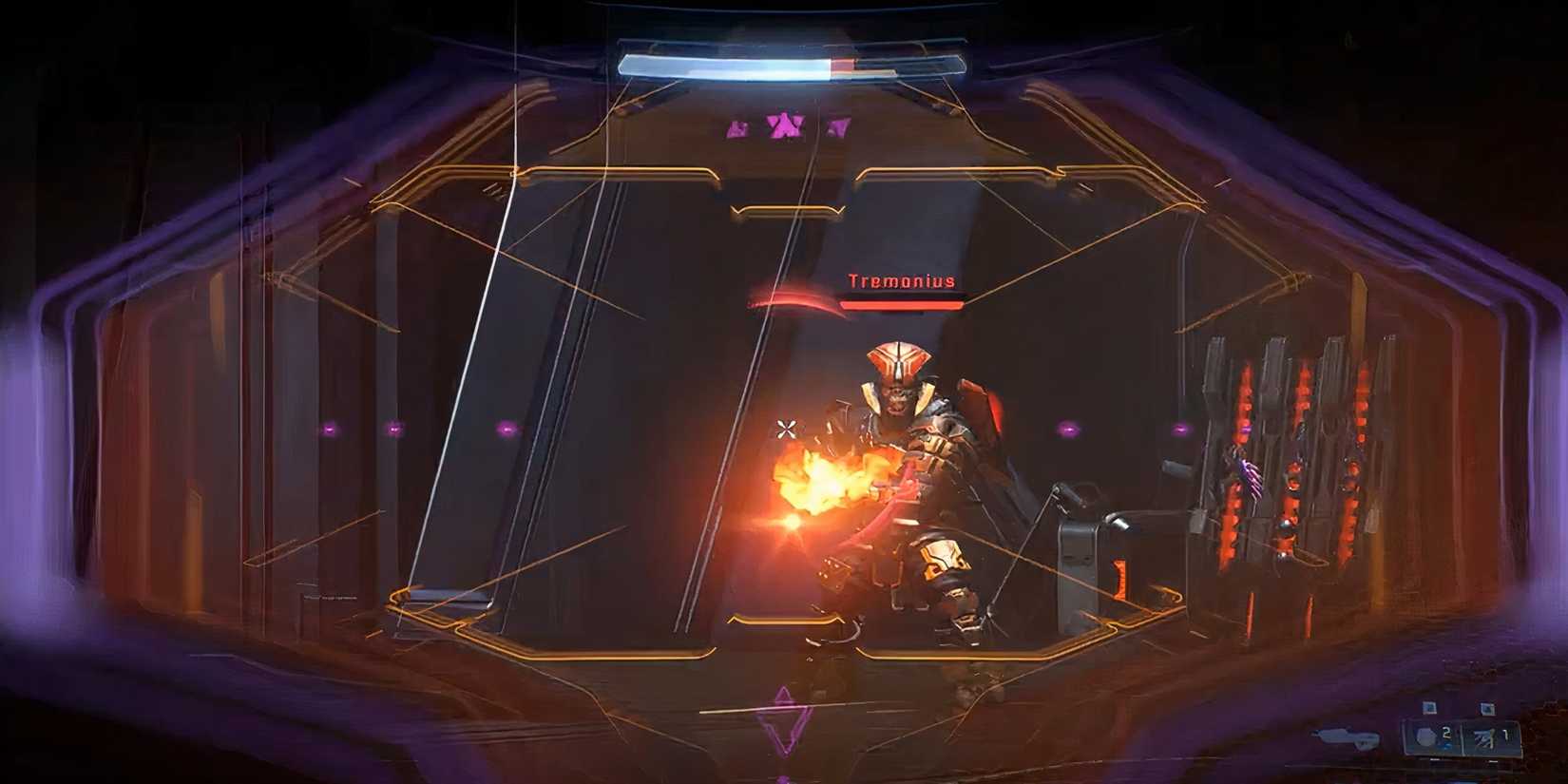
Task: Click the button prompt above the frag grenade counter
Action: click(1429, 707)
